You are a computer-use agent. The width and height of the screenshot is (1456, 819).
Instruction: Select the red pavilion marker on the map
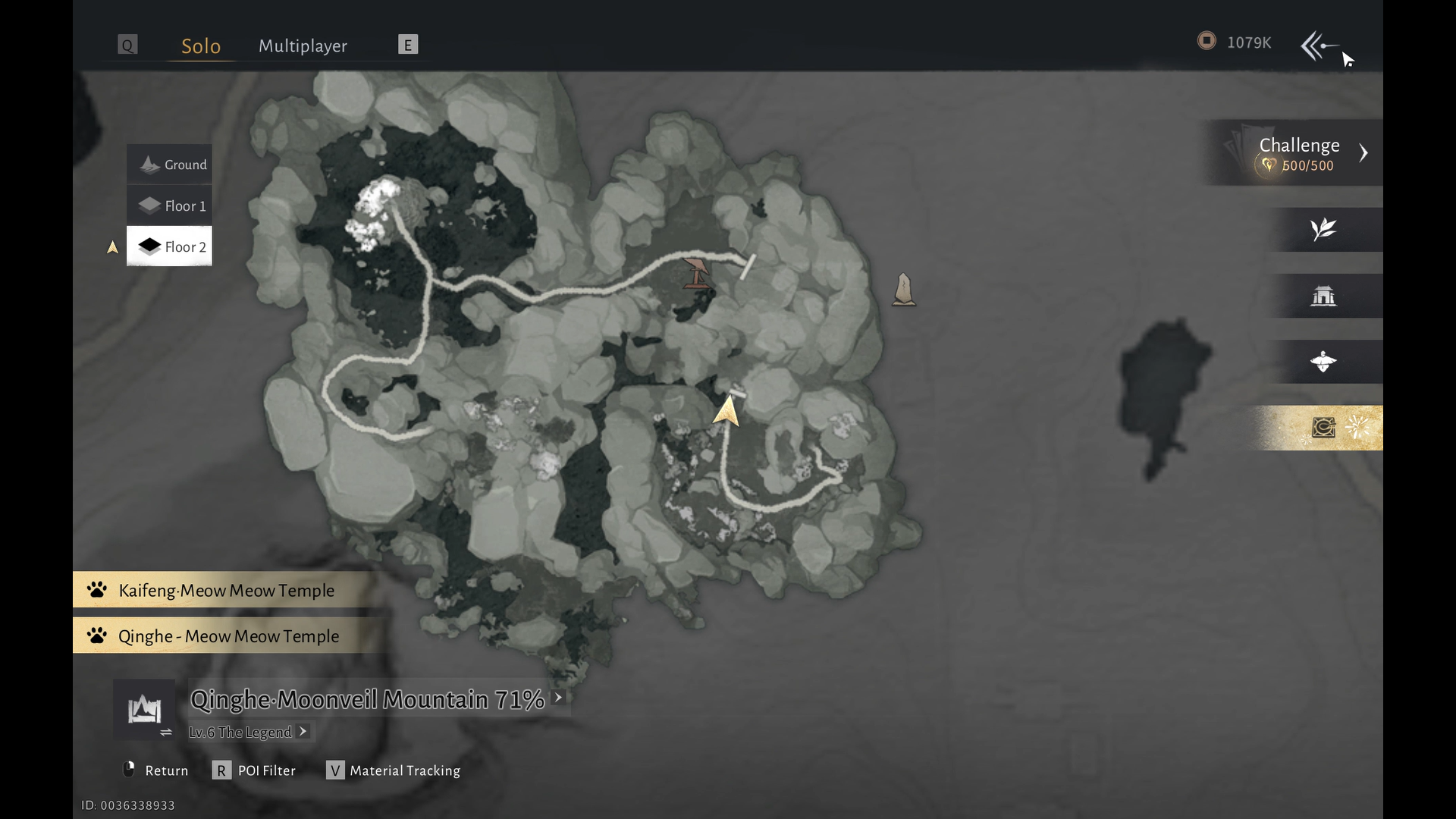[695, 274]
